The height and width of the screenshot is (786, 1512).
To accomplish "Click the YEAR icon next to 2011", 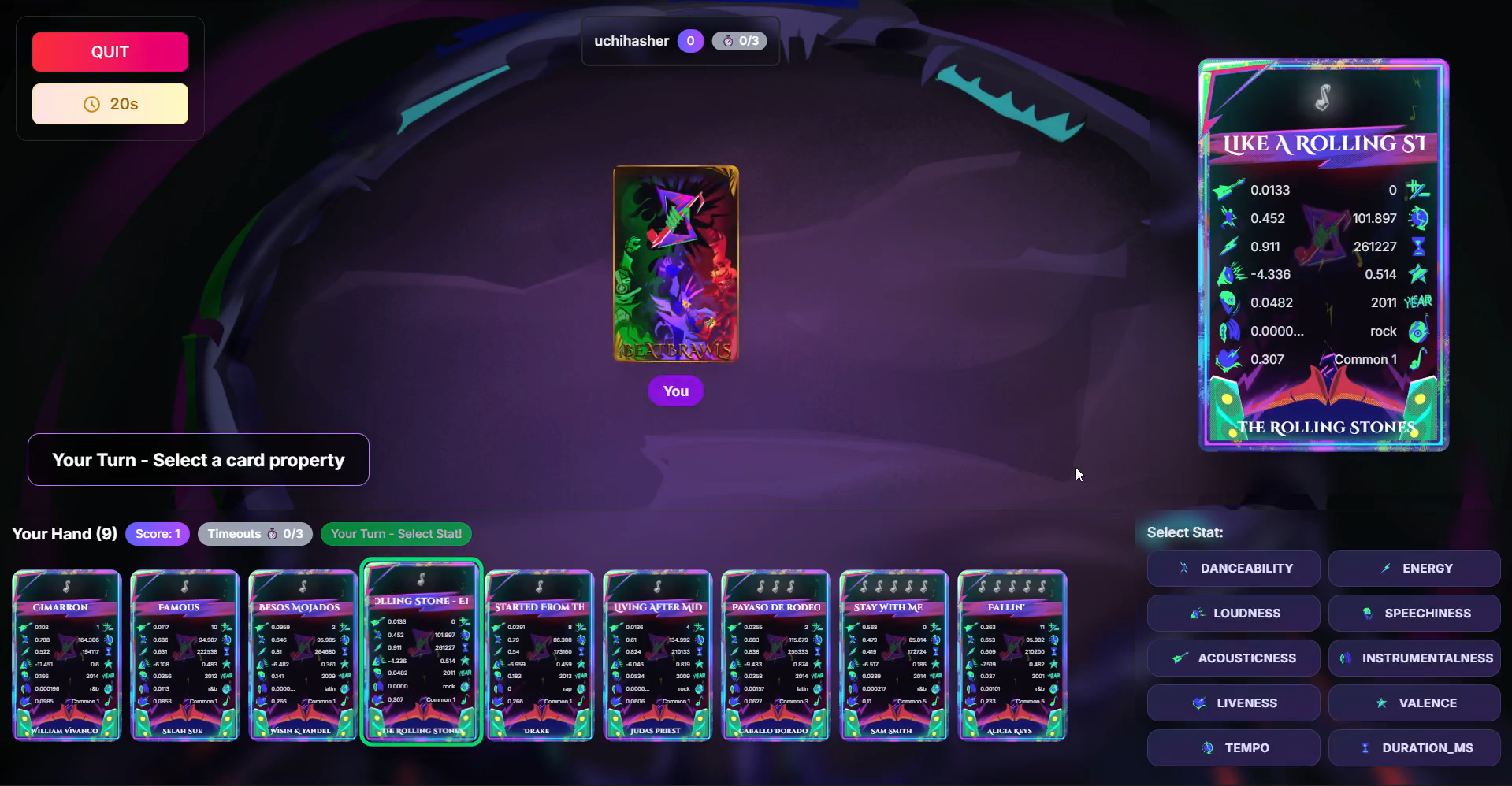I will pos(1417,302).
